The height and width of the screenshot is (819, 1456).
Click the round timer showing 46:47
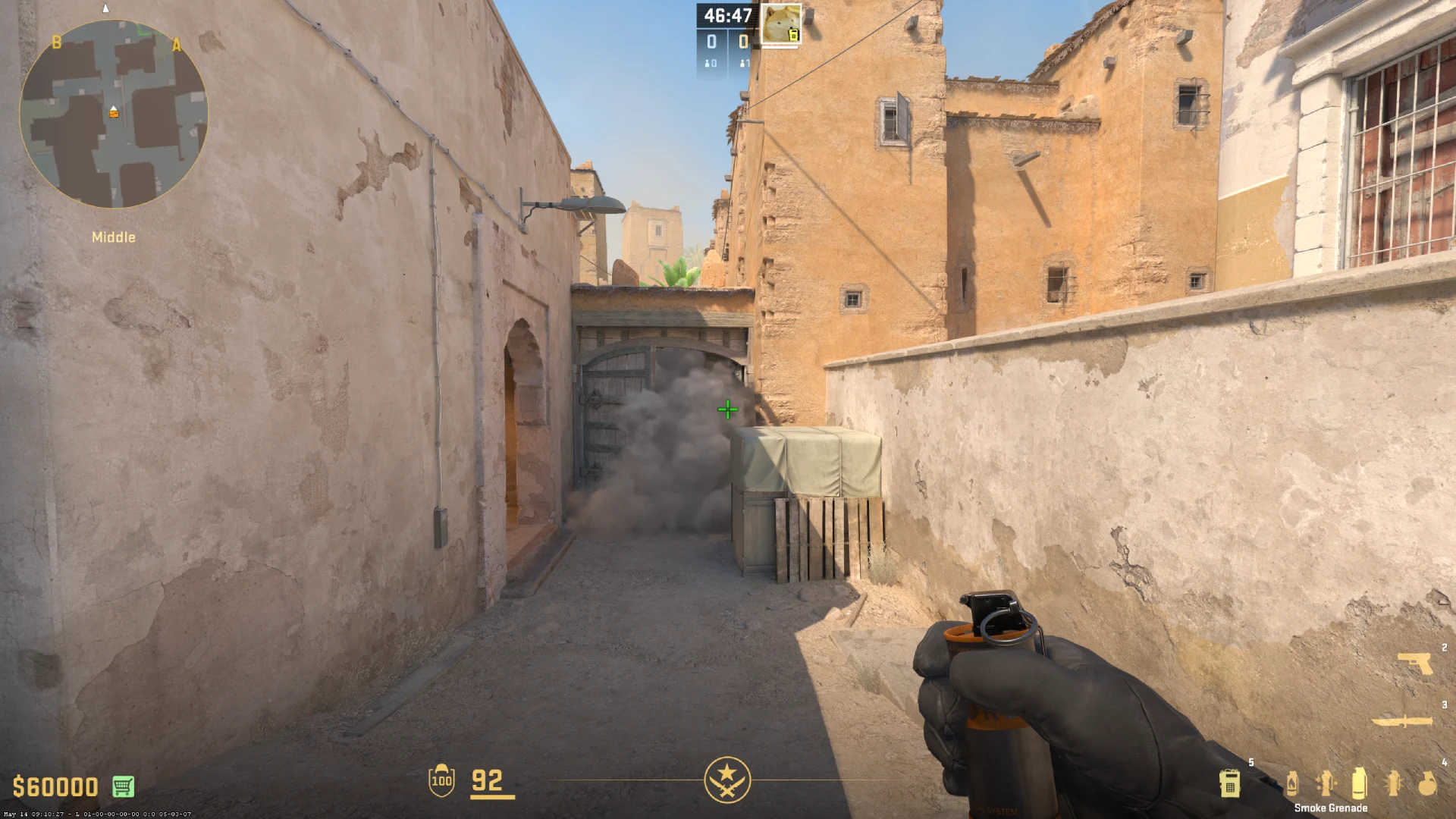726,14
